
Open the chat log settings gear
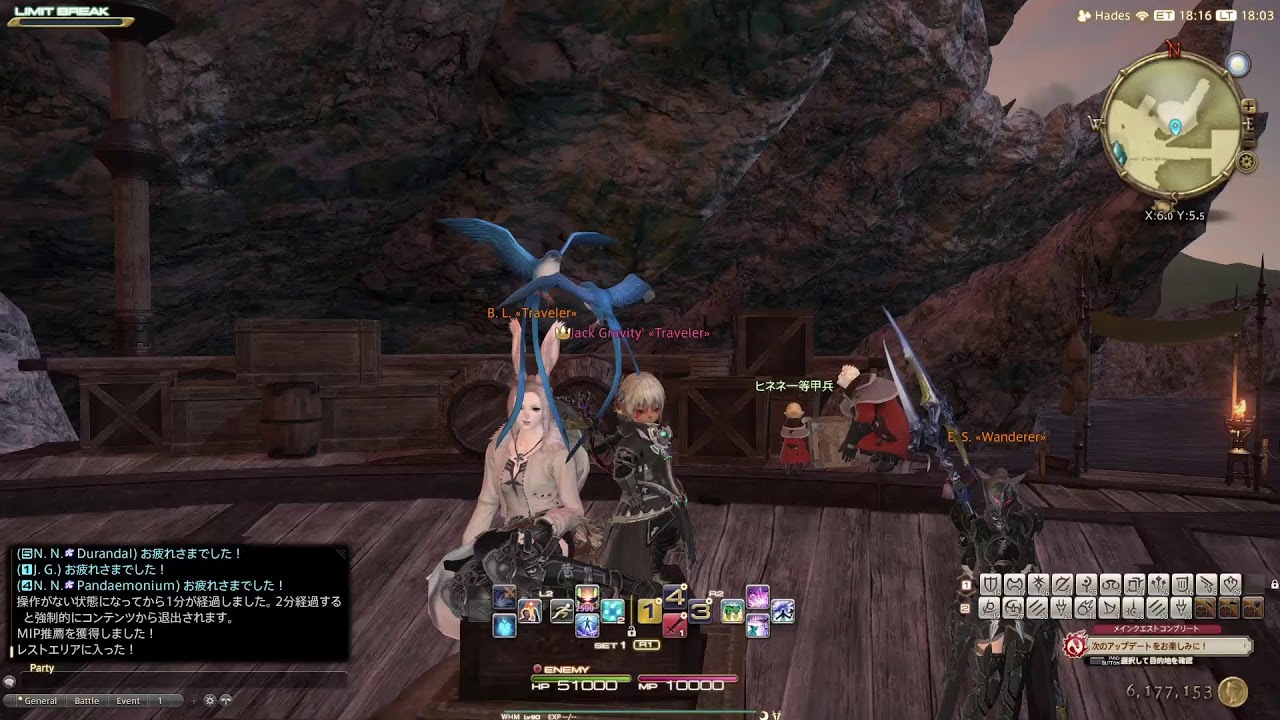pos(209,700)
